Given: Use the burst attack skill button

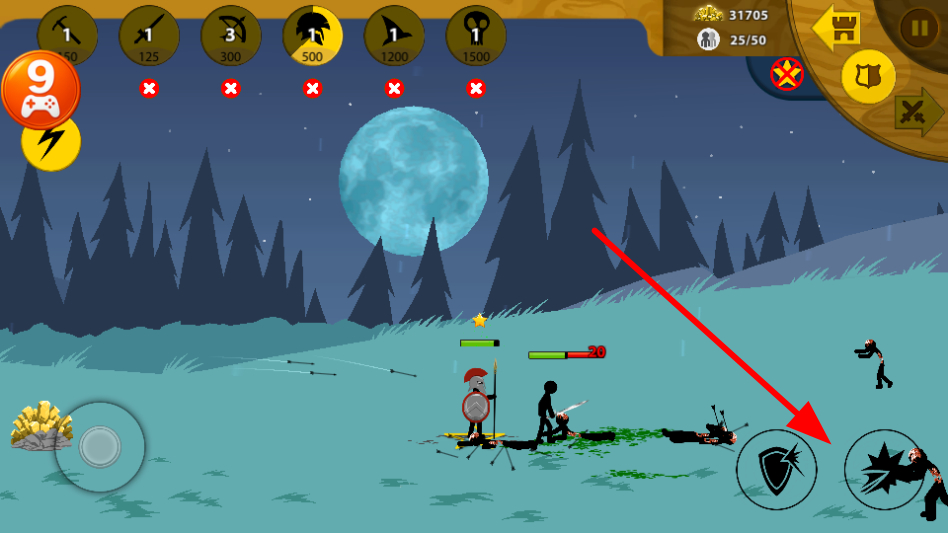Looking at the screenshot, I should (884, 469).
